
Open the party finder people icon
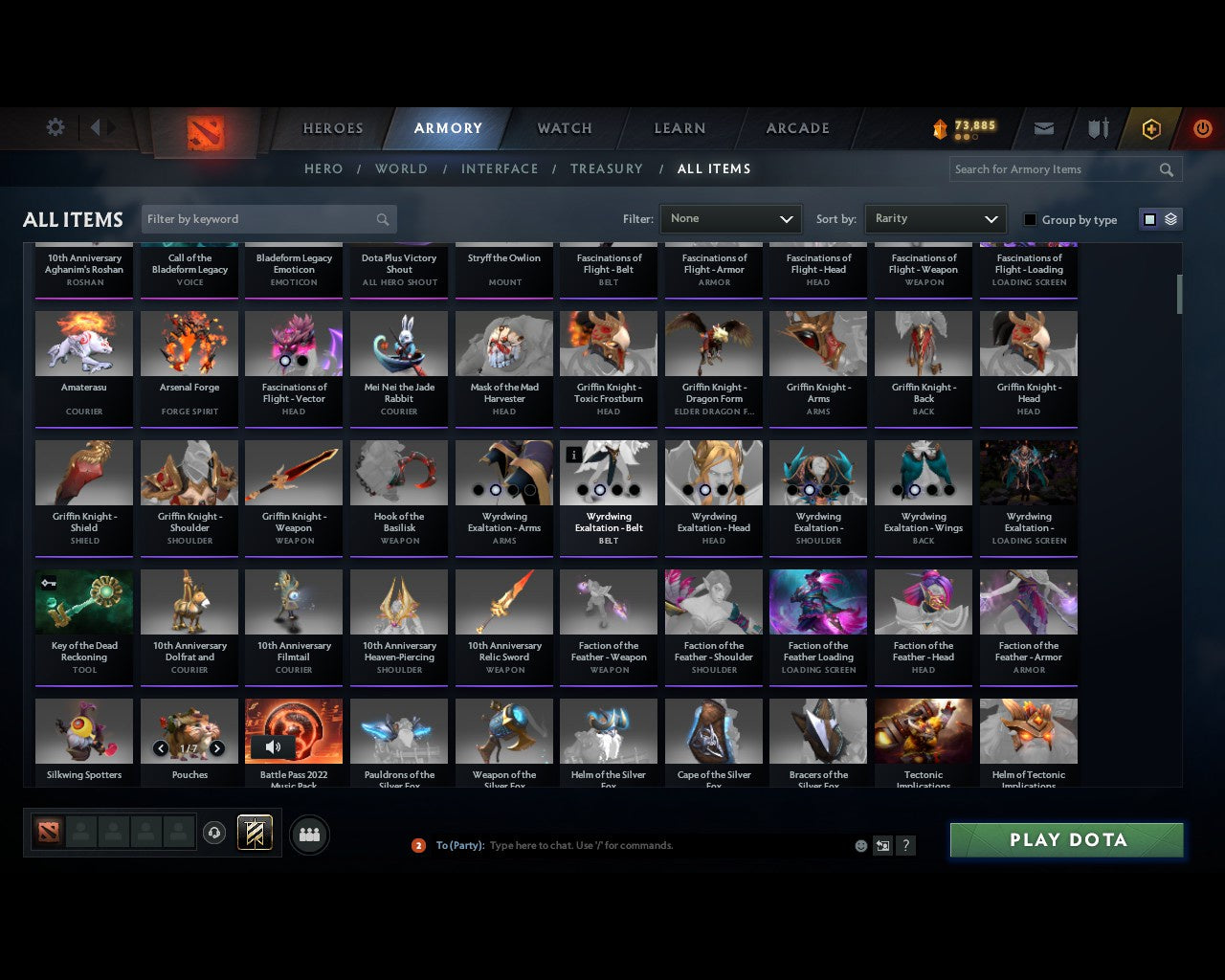pos(309,834)
